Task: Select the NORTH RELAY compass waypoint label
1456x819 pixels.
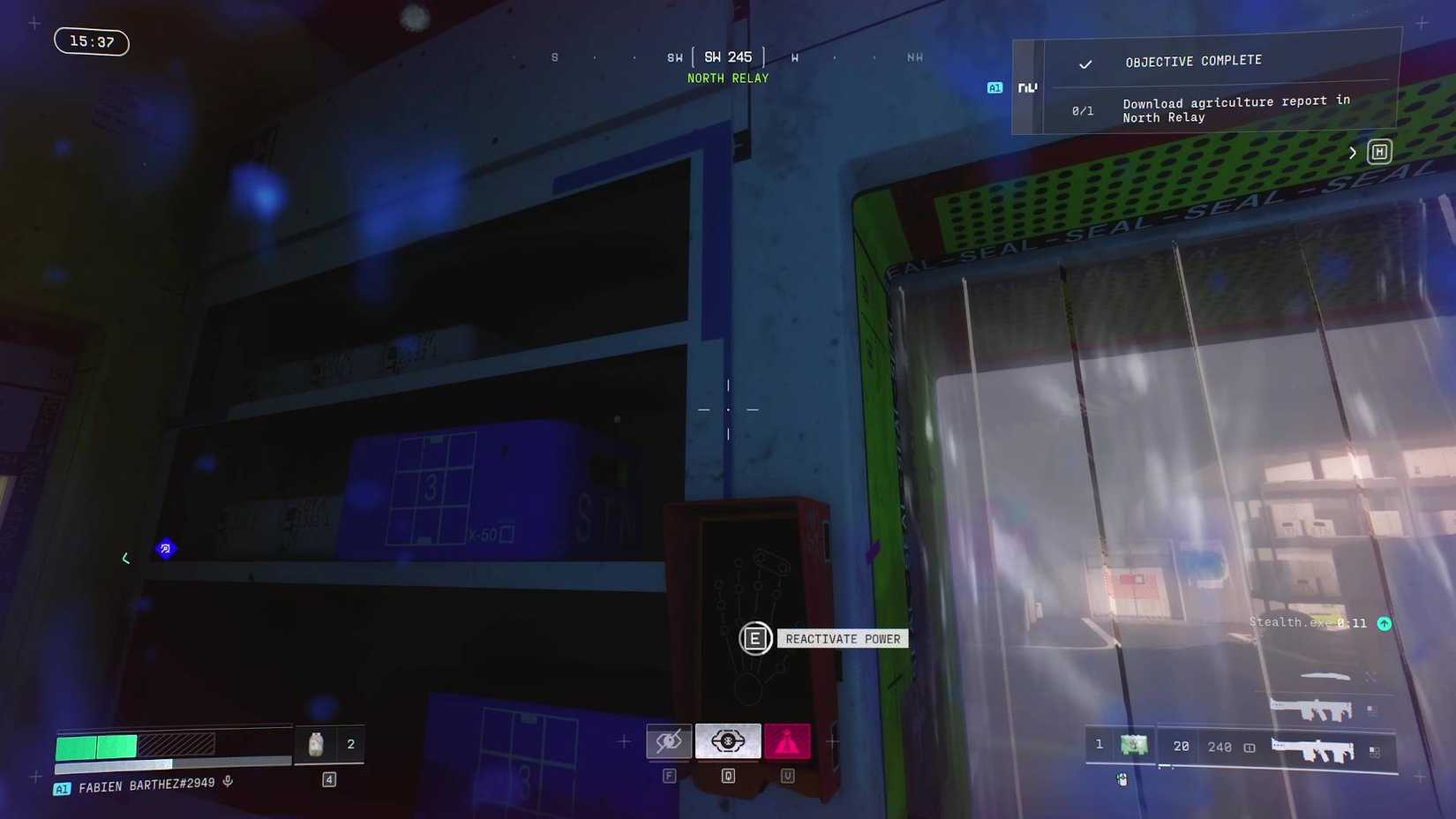Action: tap(727, 78)
